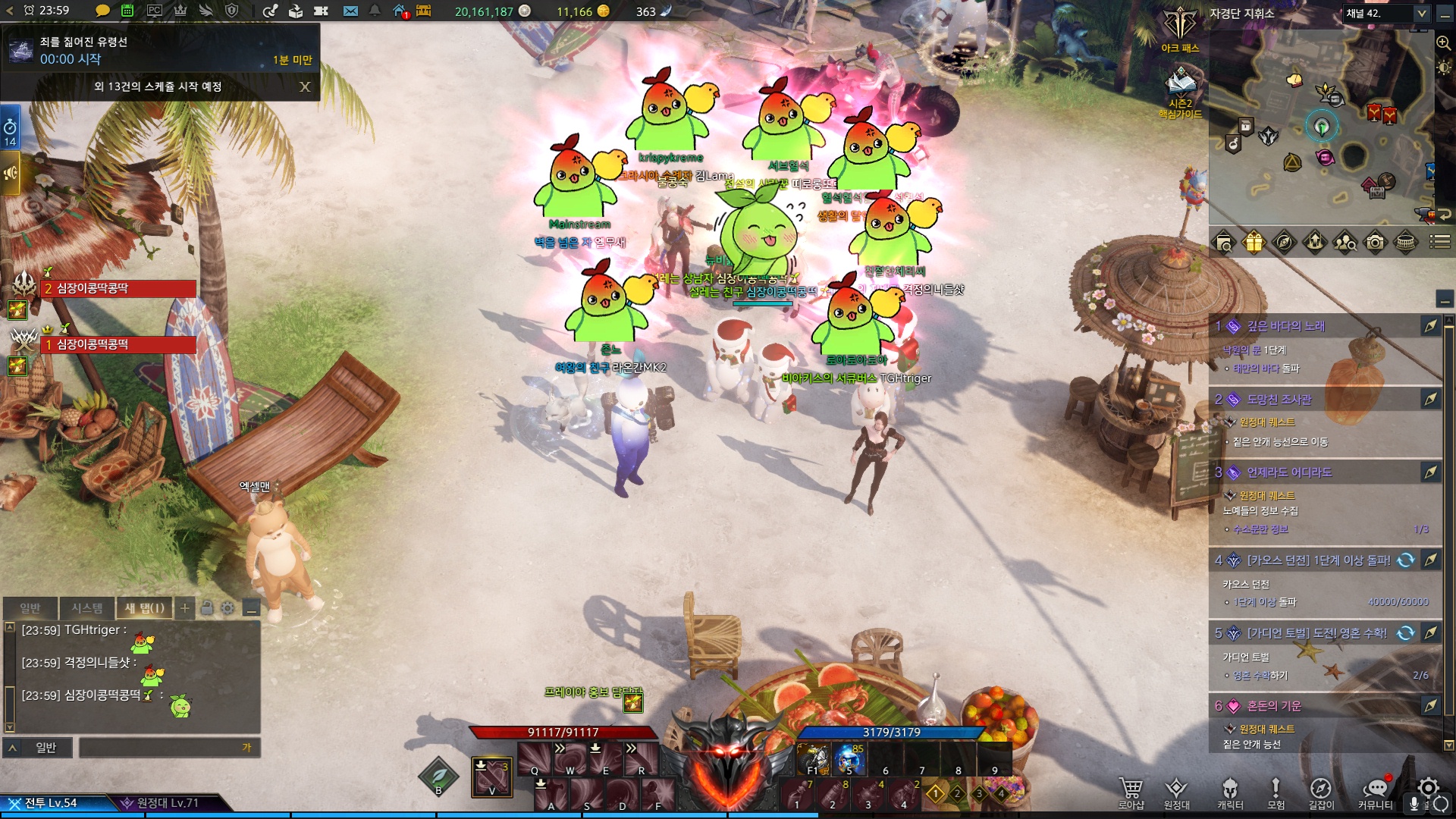Open the mail envelope icon

[350, 11]
